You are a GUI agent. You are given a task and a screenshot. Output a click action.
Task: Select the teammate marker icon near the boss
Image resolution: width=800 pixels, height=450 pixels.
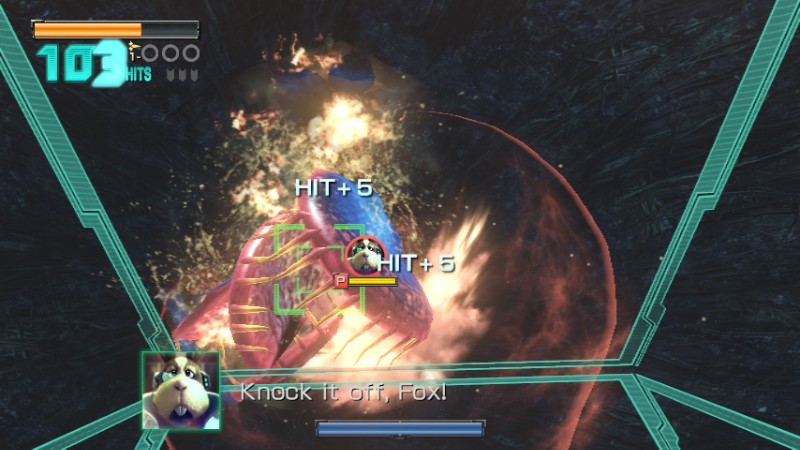tap(360, 256)
